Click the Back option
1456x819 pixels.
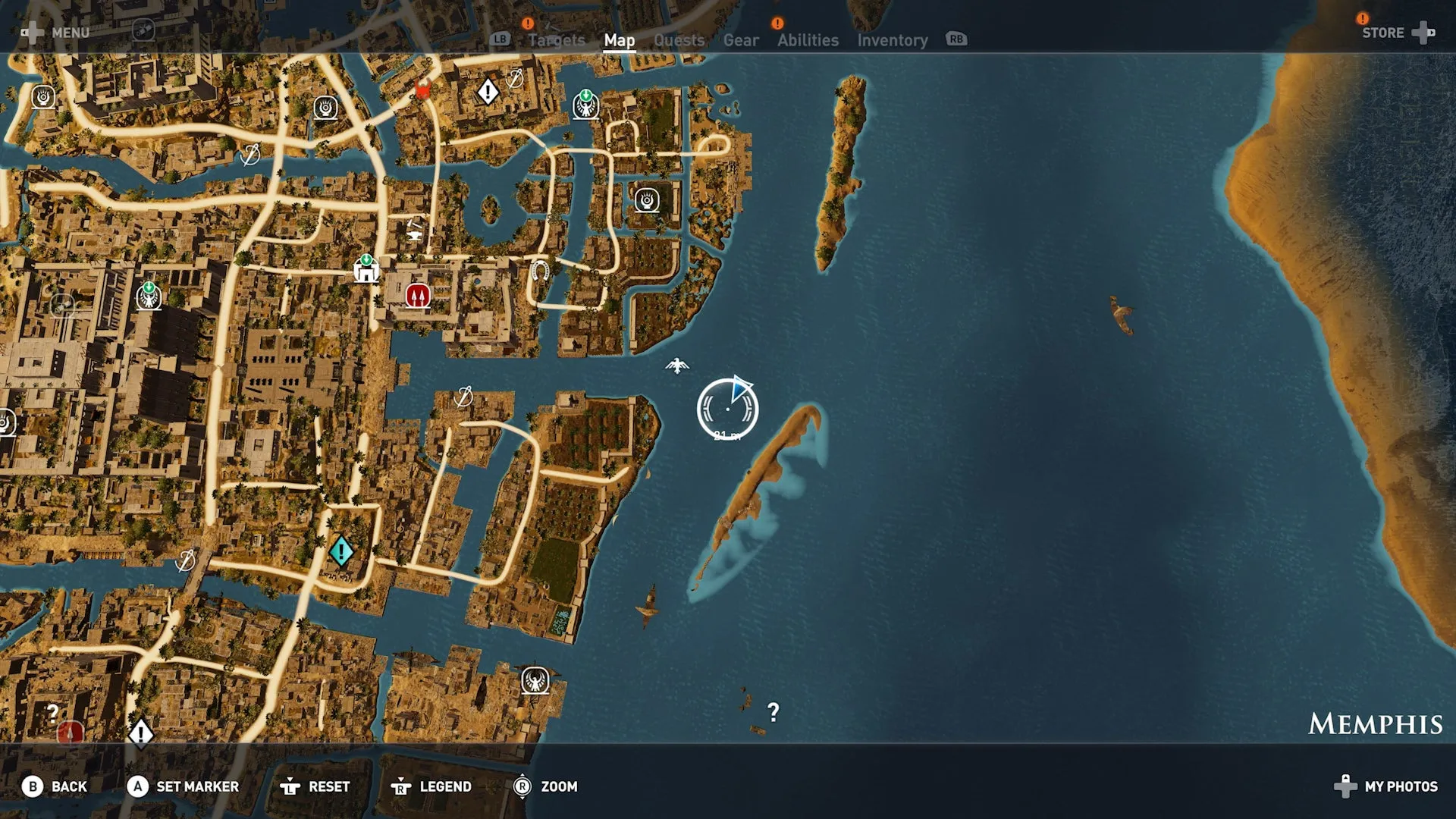pos(55,786)
